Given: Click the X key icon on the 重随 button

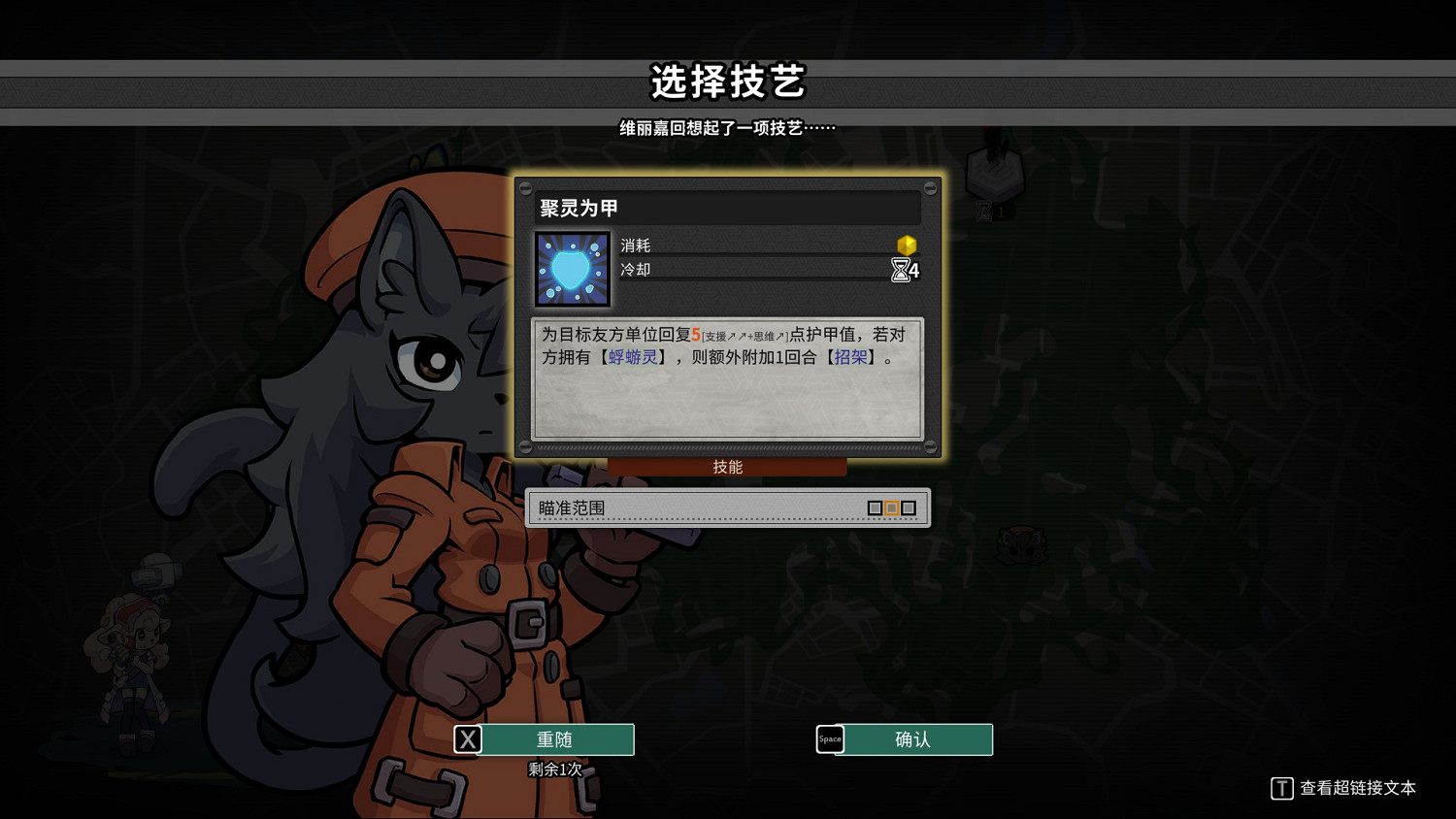Looking at the screenshot, I should (x=468, y=738).
